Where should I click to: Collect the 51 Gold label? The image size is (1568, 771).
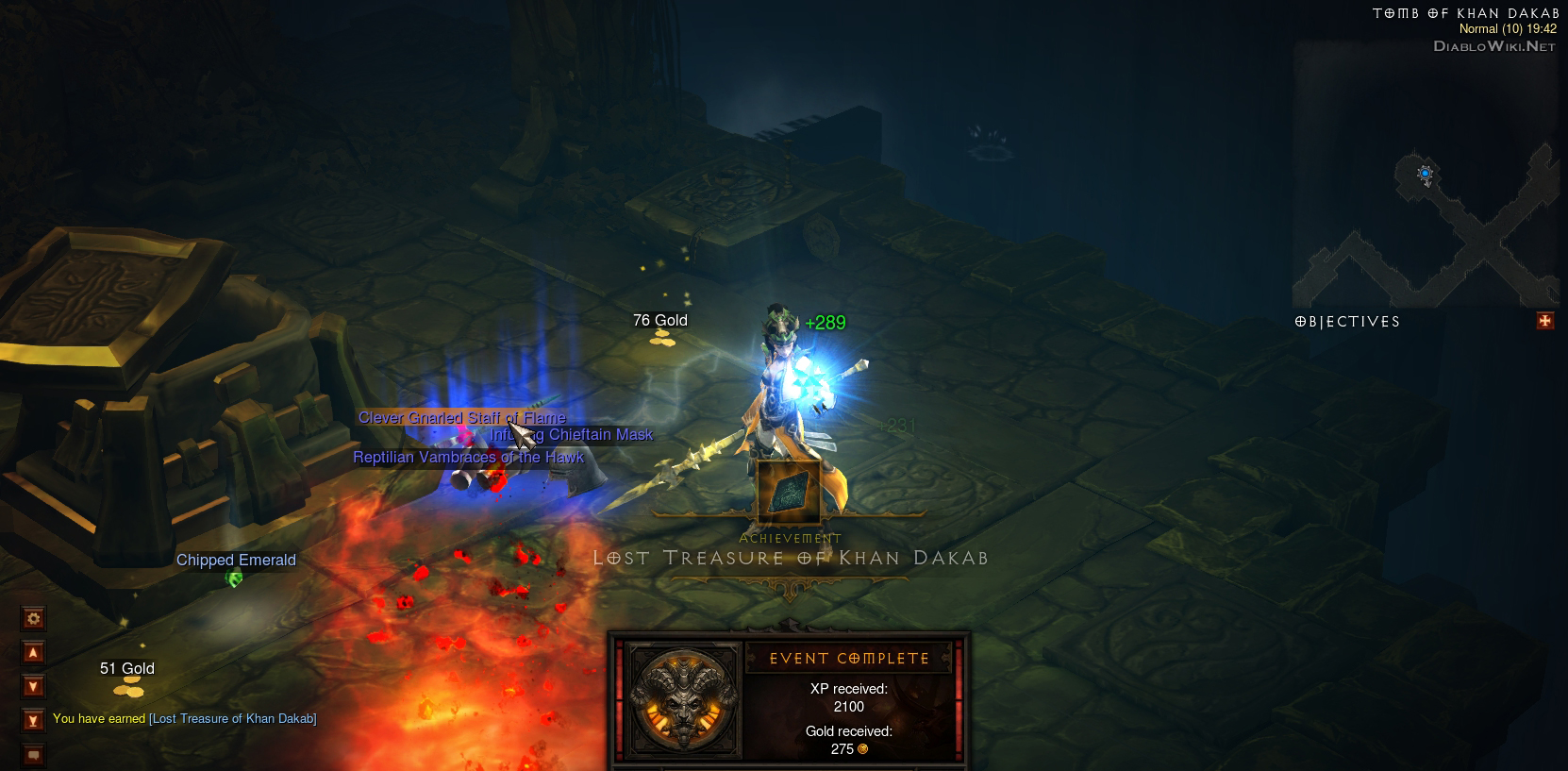(x=127, y=669)
